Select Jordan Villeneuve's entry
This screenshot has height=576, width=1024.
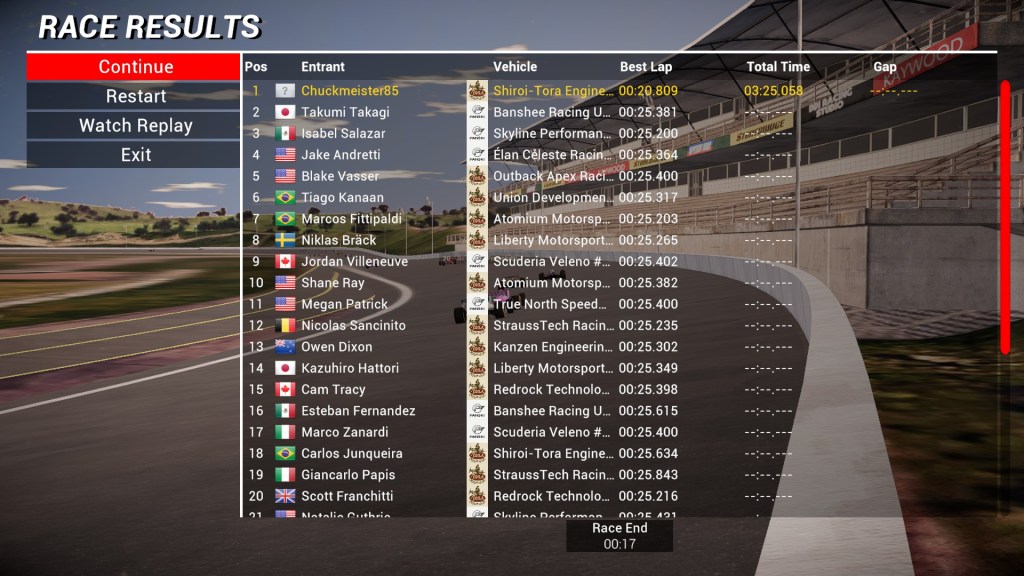354,262
